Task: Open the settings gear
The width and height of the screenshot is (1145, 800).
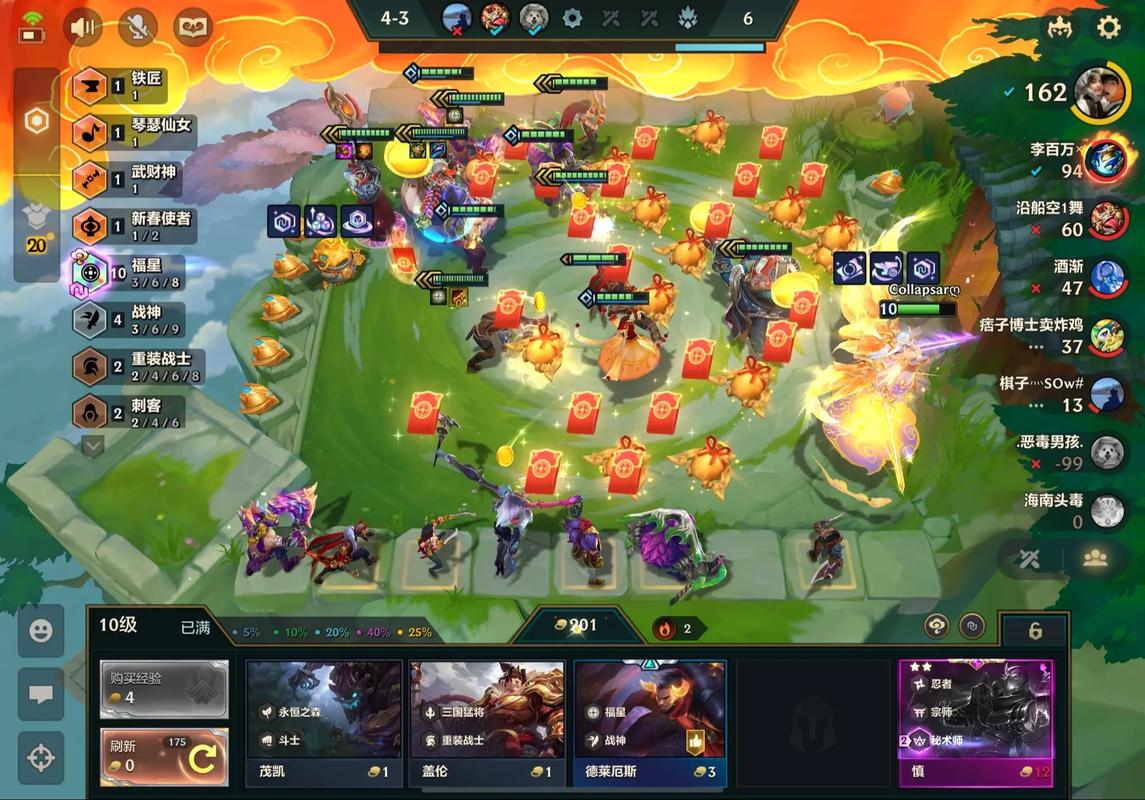Action: [1109, 27]
